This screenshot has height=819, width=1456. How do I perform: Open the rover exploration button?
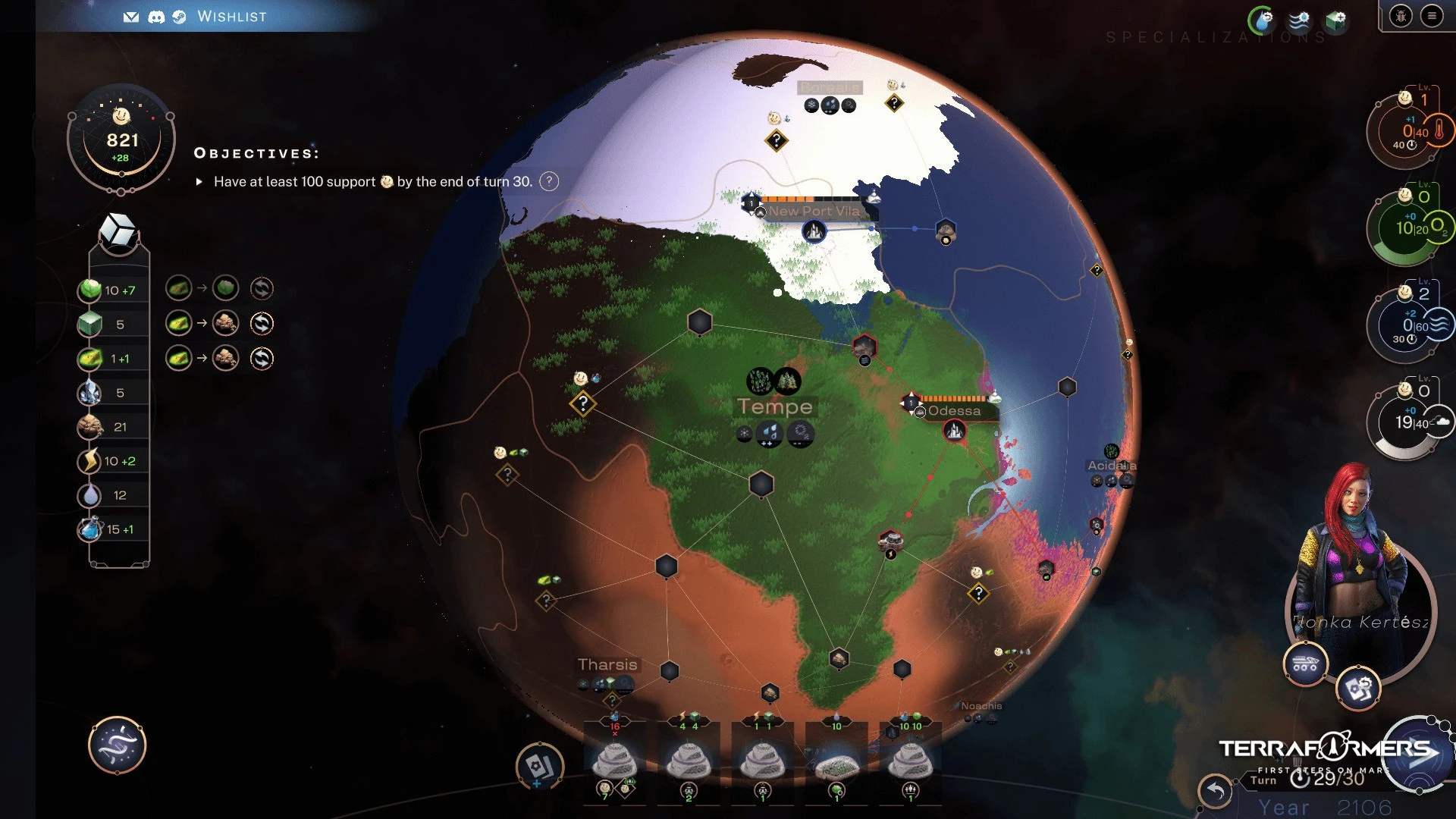tap(1305, 664)
